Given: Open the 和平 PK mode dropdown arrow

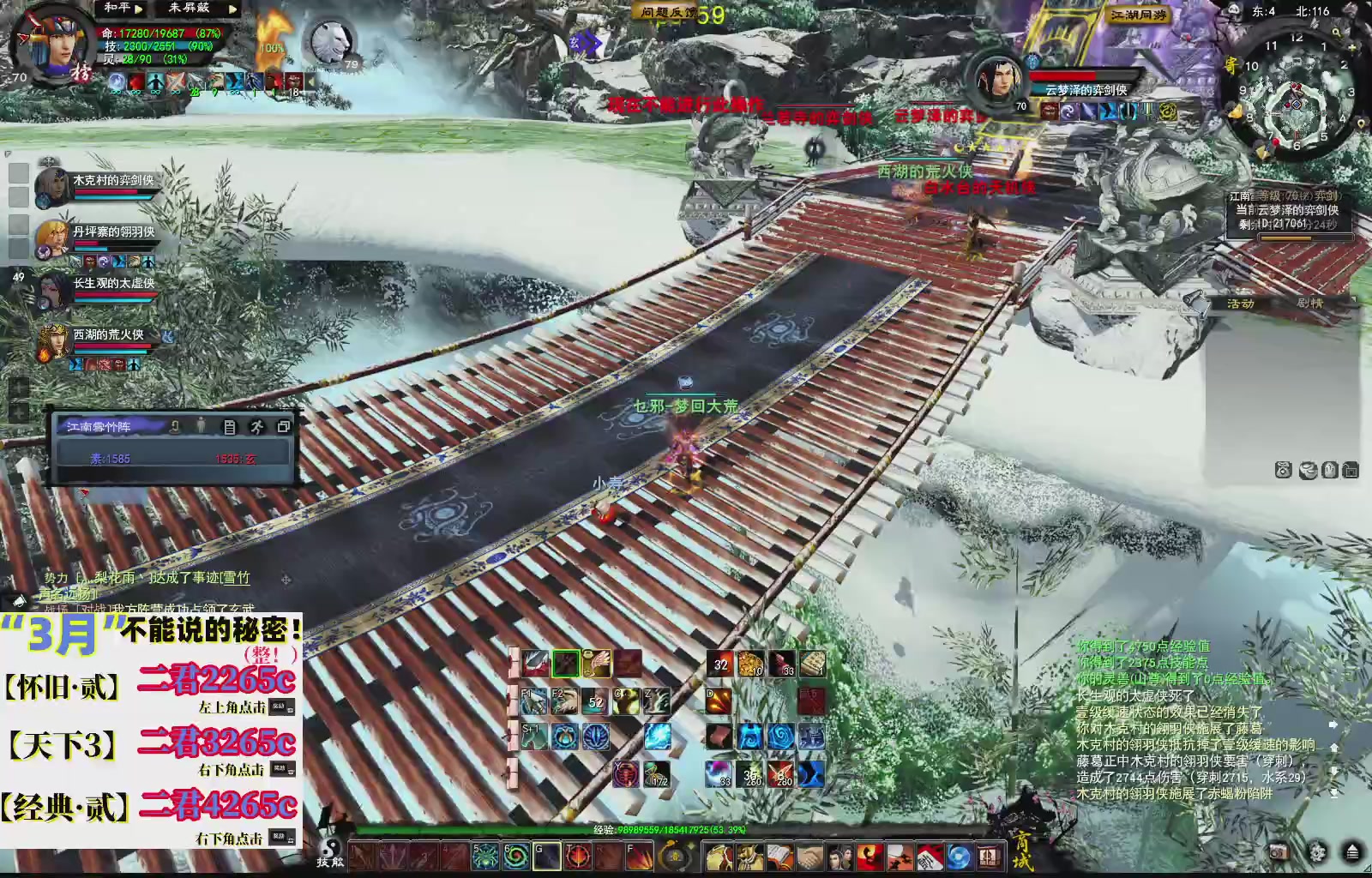Looking at the screenshot, I should pos(138,9).
